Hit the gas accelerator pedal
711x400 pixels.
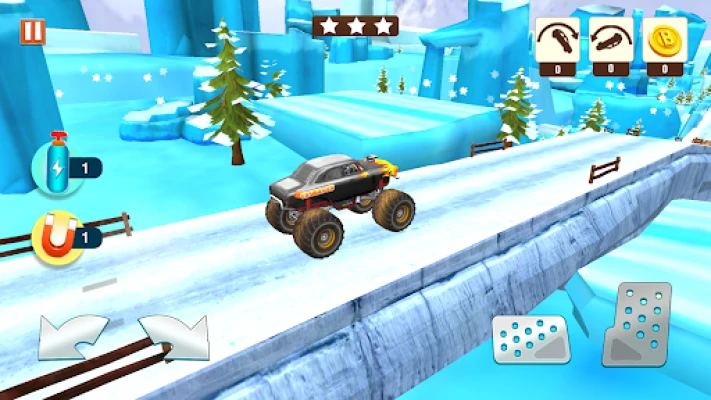(636, 325)
